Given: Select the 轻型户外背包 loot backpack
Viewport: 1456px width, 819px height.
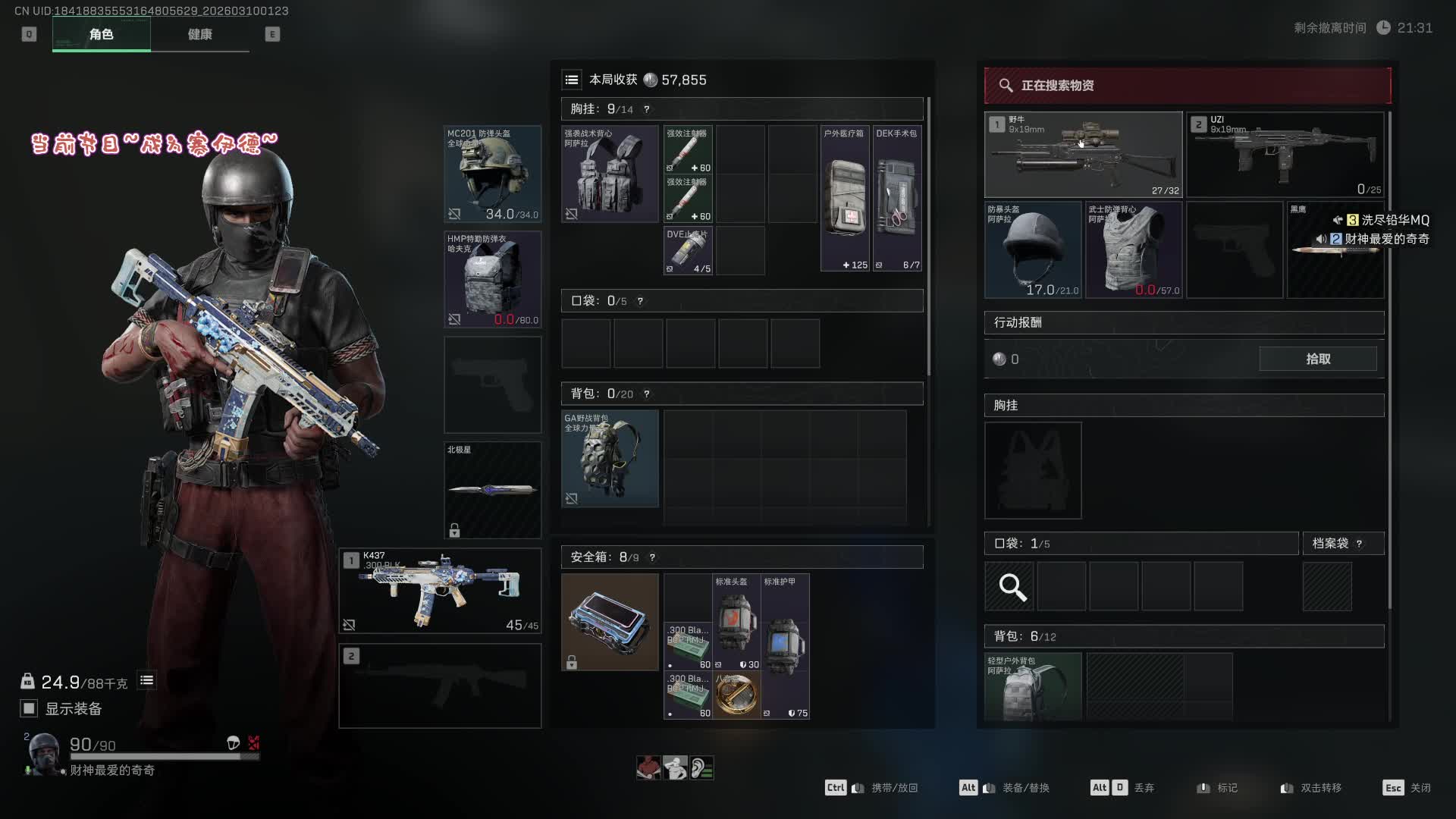Looking at the screenshot, I should pyautogui.click(x=1033, y=686).
